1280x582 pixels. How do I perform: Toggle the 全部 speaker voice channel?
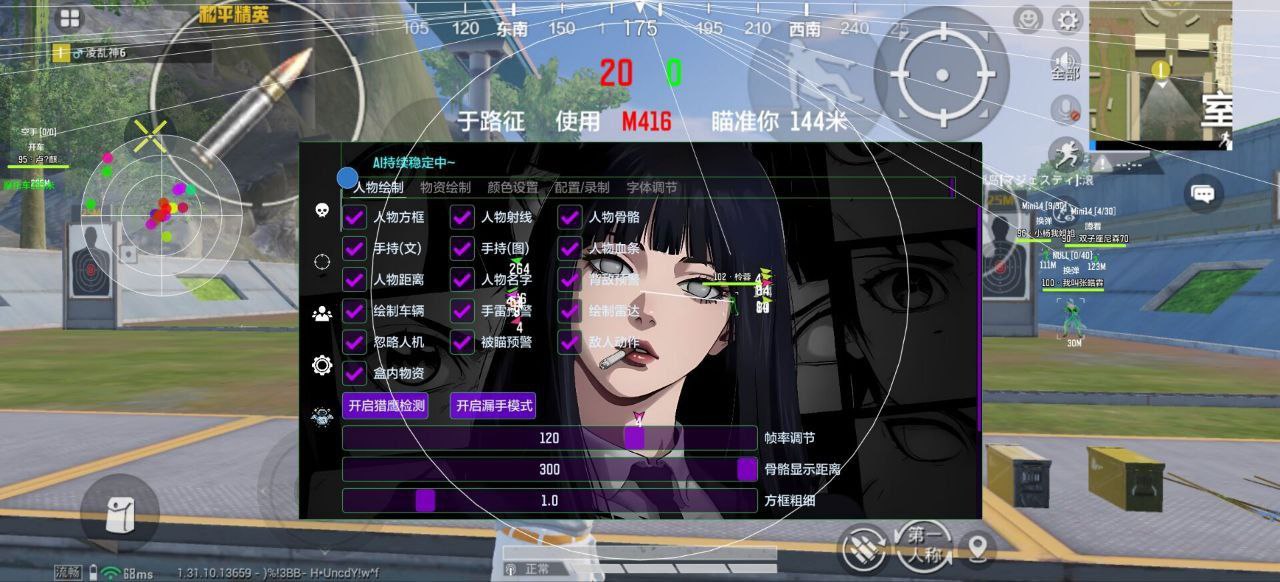1067,64
